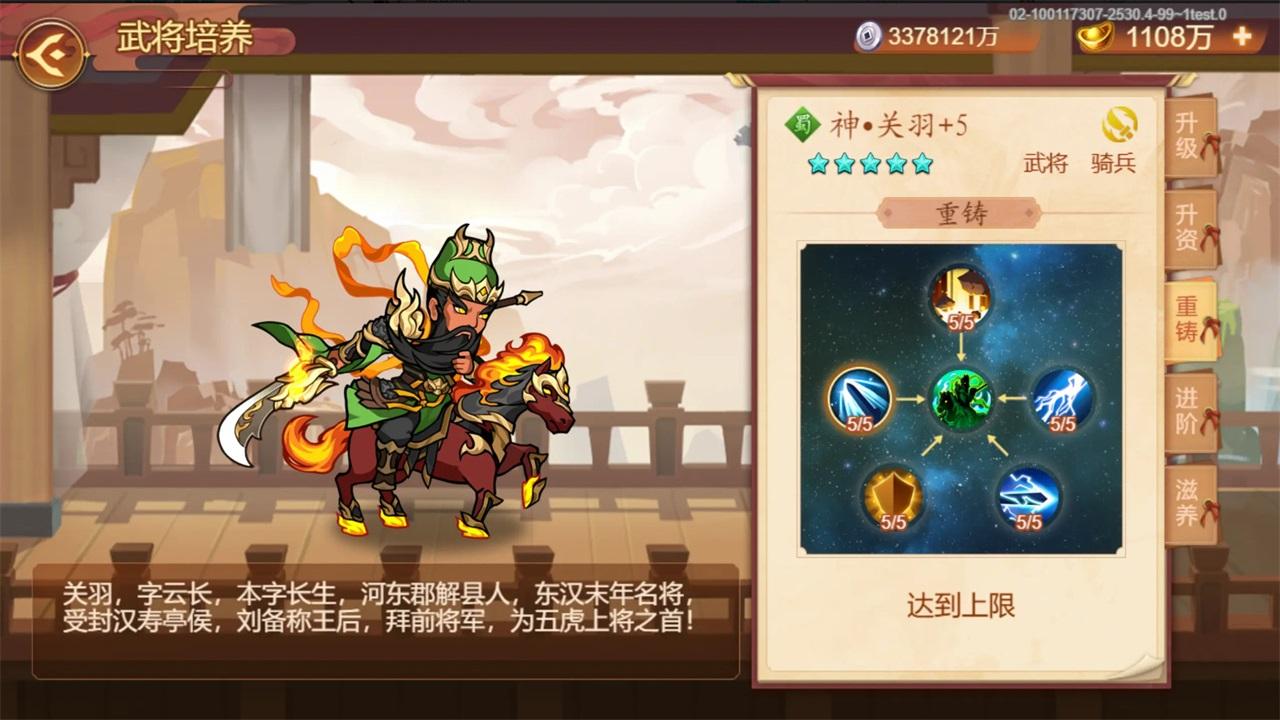Click the ice crystal rune at bottom right
This screenshot has width=1280, height=720.
click(1027, 497)
